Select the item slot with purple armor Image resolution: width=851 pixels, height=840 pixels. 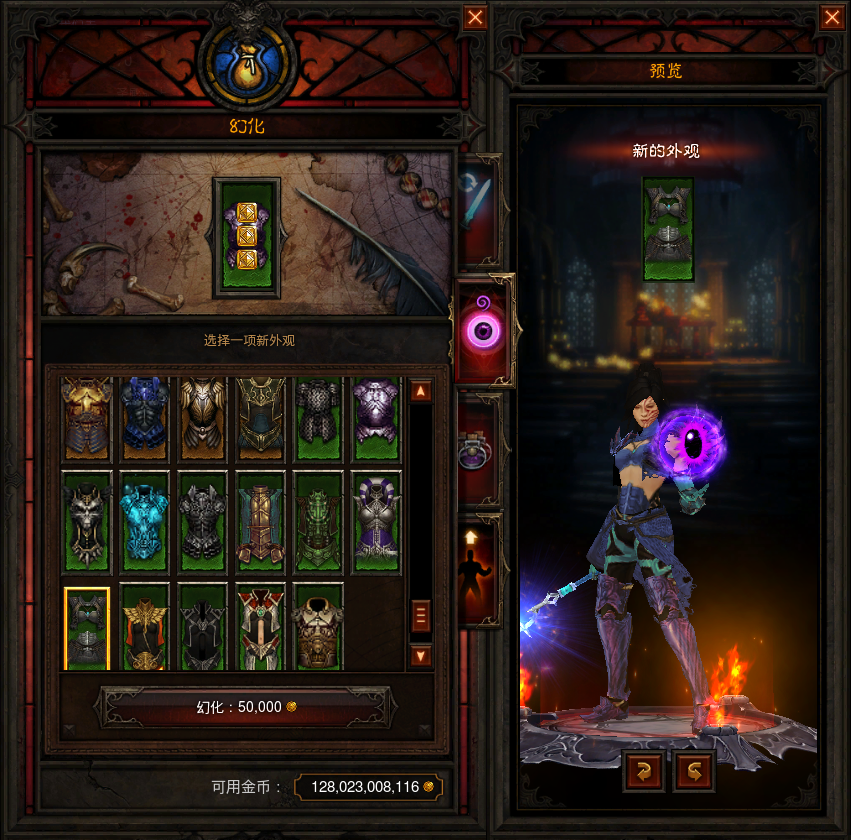(246, 238)
